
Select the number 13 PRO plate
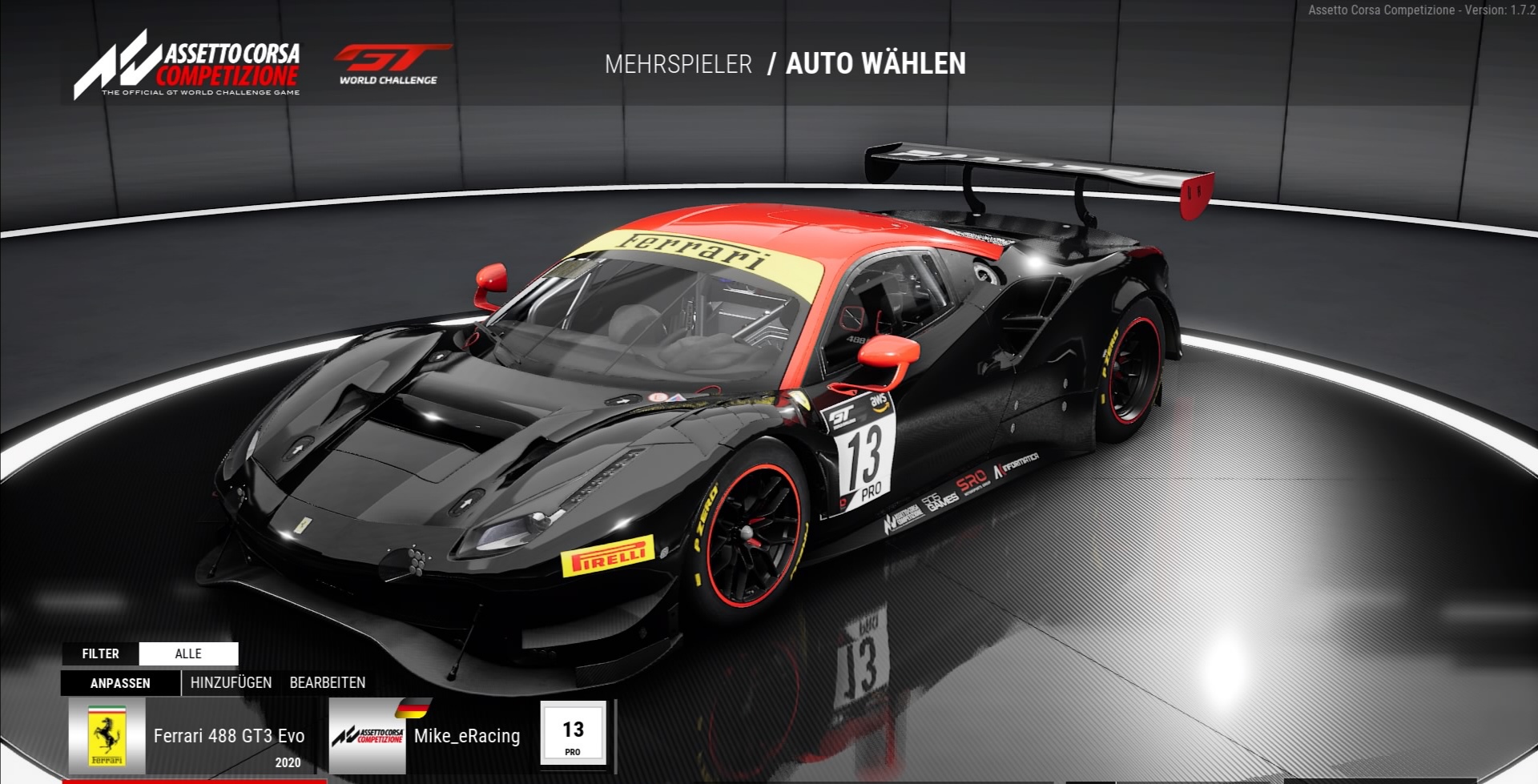tap(573, 734)
